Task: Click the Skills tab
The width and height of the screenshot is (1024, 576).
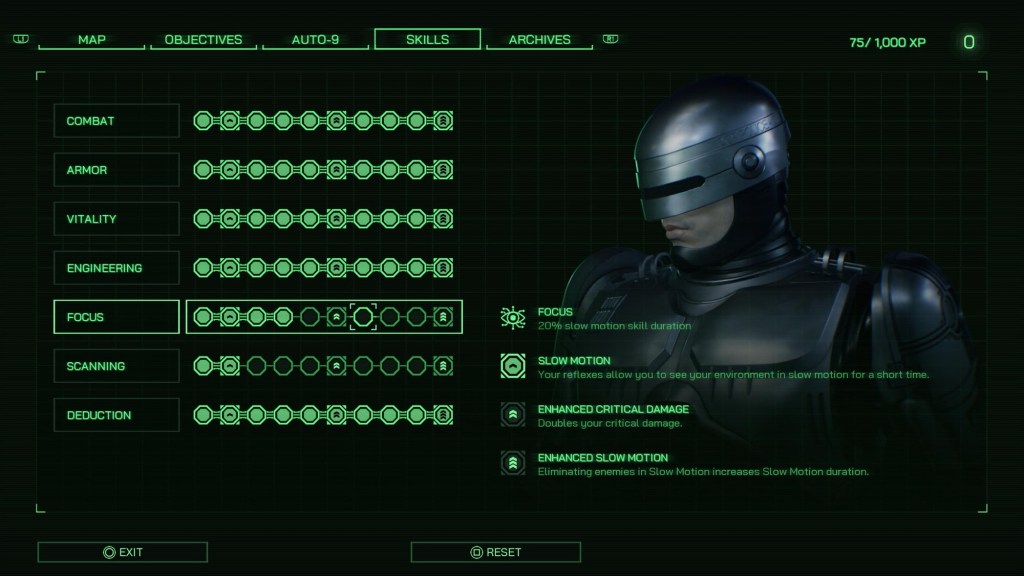Action: tap(427, 40)
